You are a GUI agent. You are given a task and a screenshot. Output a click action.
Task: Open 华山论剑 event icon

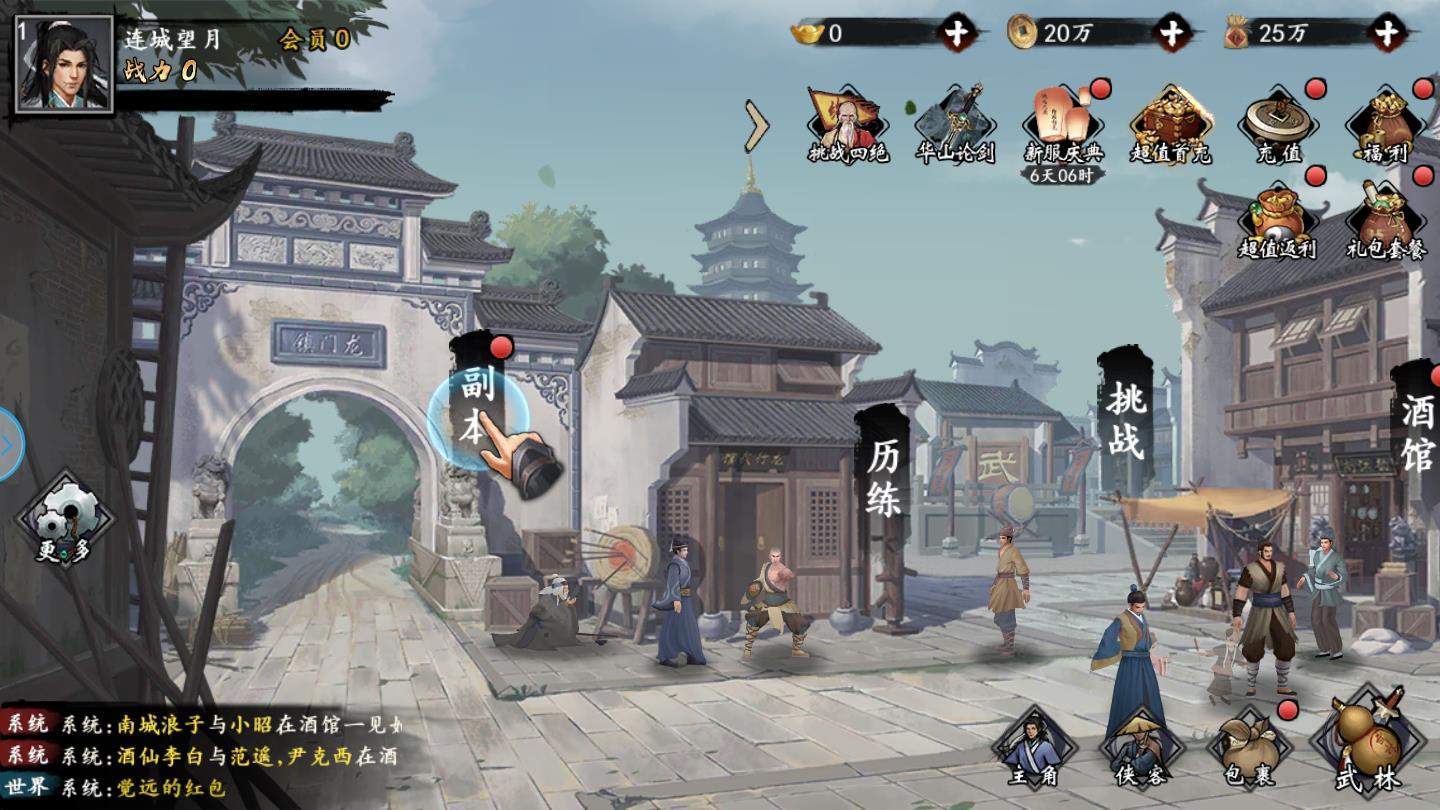[955, 125]
